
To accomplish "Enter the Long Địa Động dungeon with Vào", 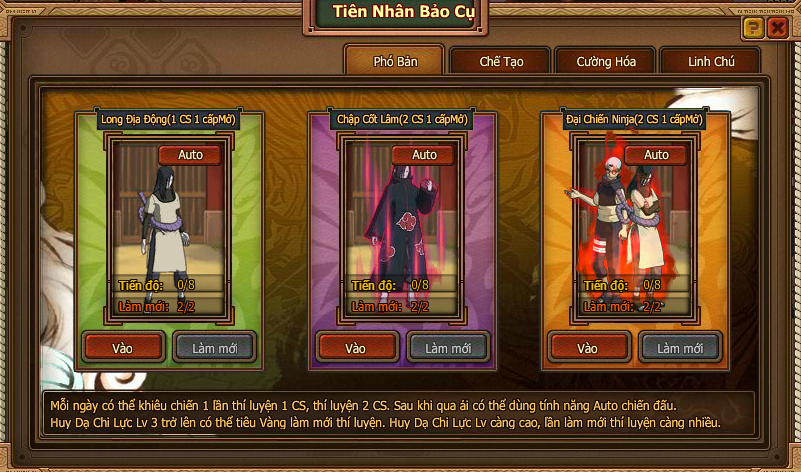I will tap(122, 348).
